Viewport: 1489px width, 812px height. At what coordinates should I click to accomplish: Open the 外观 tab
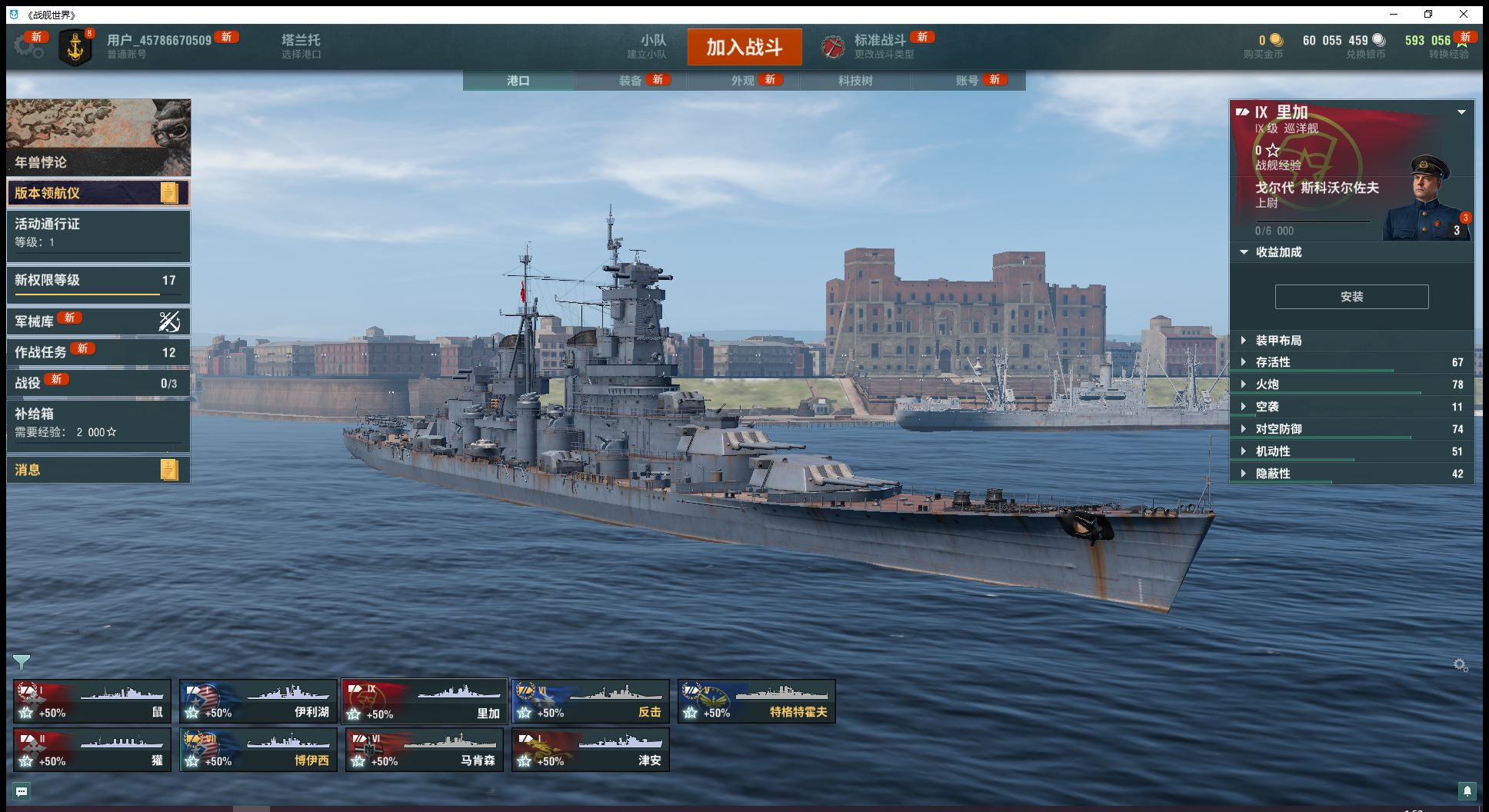pos(743,81)
